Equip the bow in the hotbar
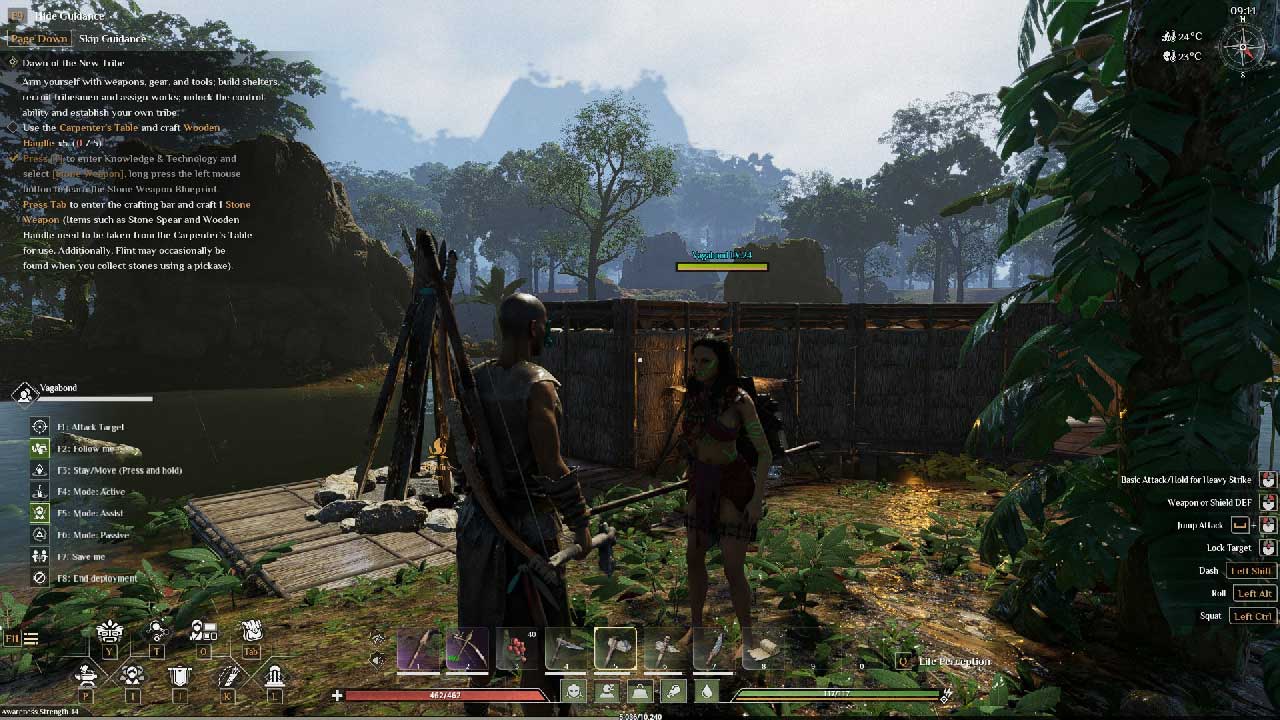Viewport: 1280px width, 720px height. point(467,649)
